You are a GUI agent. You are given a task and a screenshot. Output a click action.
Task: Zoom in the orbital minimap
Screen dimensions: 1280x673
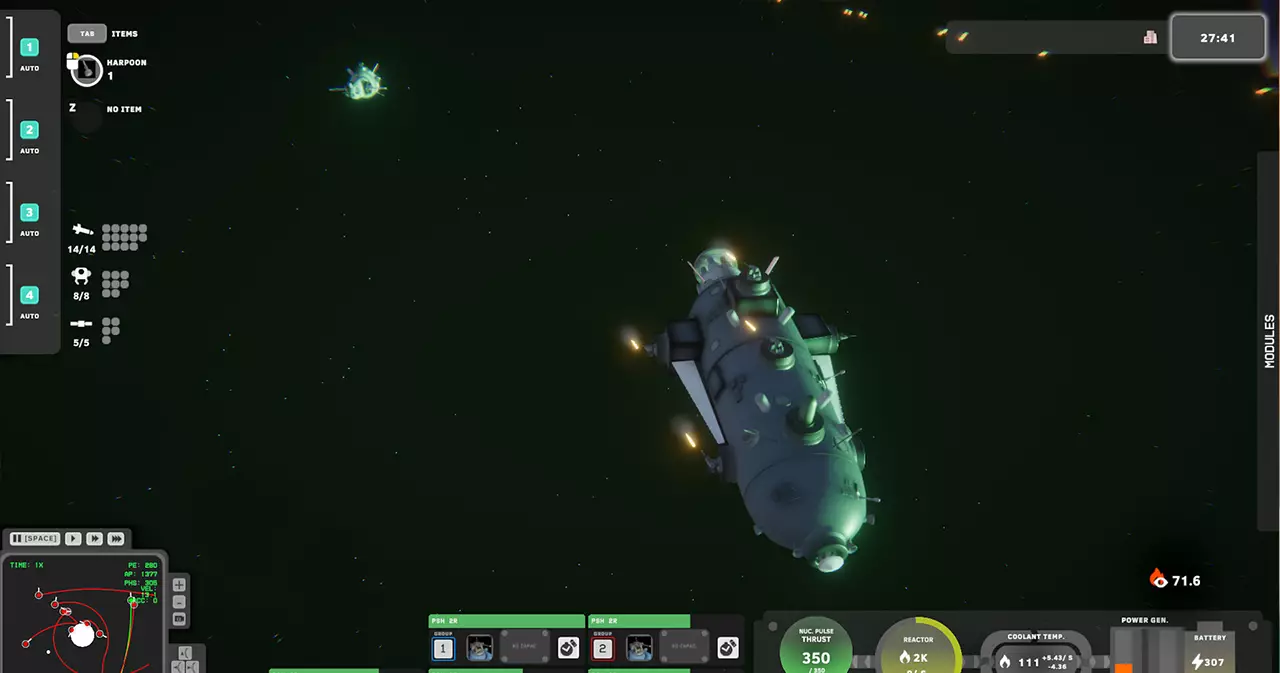pyautogui.click(x=179, y=585)
